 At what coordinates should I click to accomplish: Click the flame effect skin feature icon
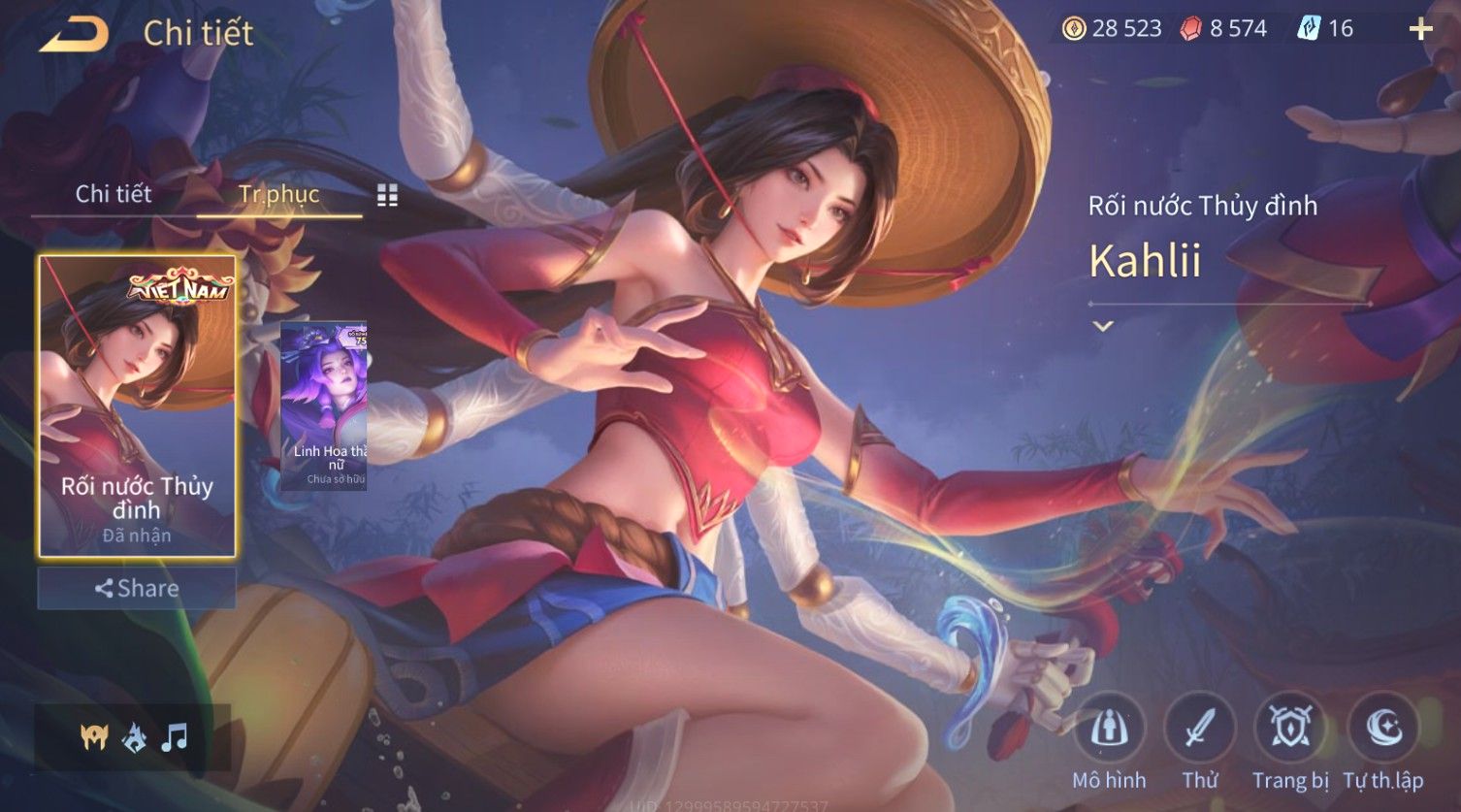tap(134, 738)
